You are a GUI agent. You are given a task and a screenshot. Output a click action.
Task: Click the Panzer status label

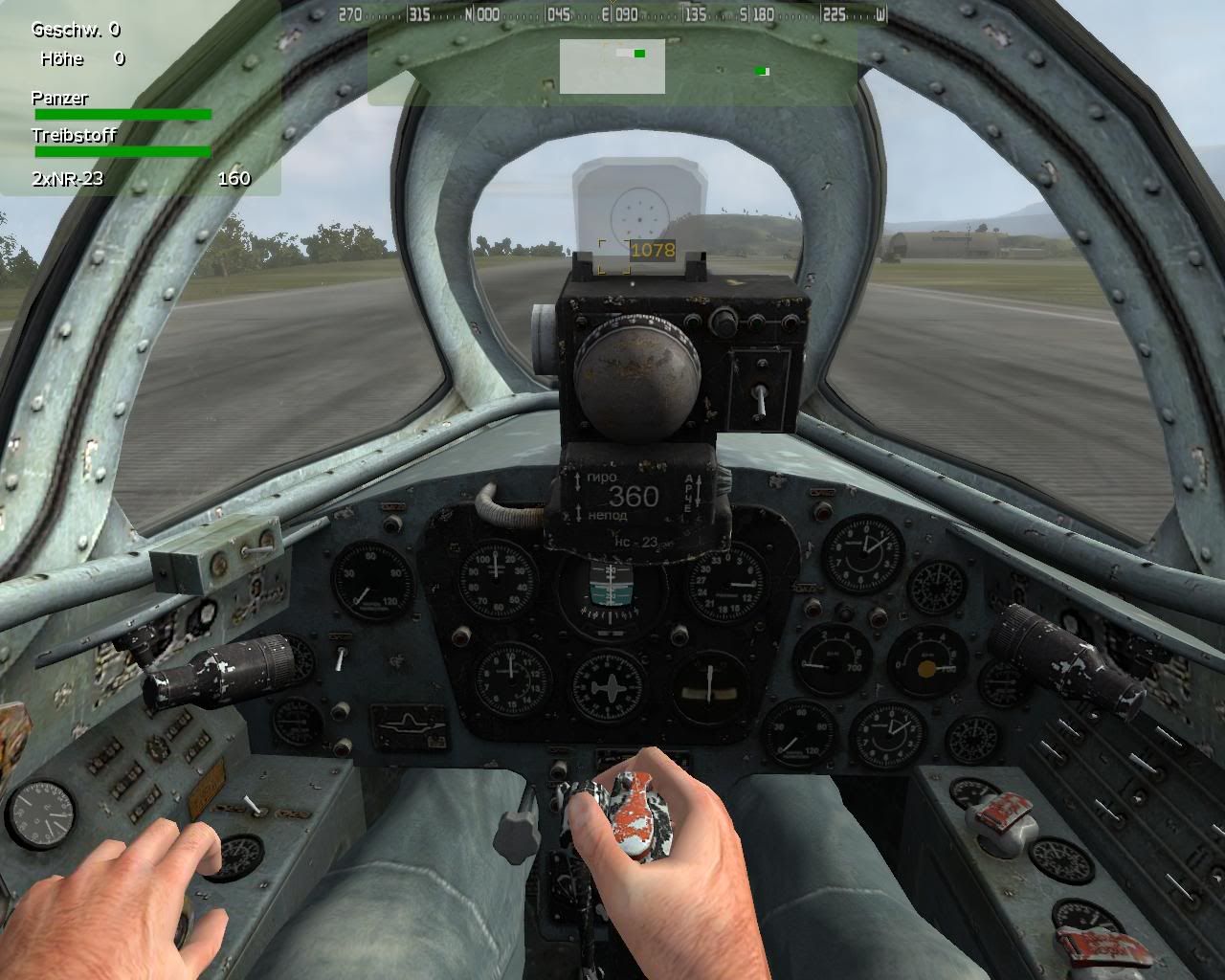[59, 98]
